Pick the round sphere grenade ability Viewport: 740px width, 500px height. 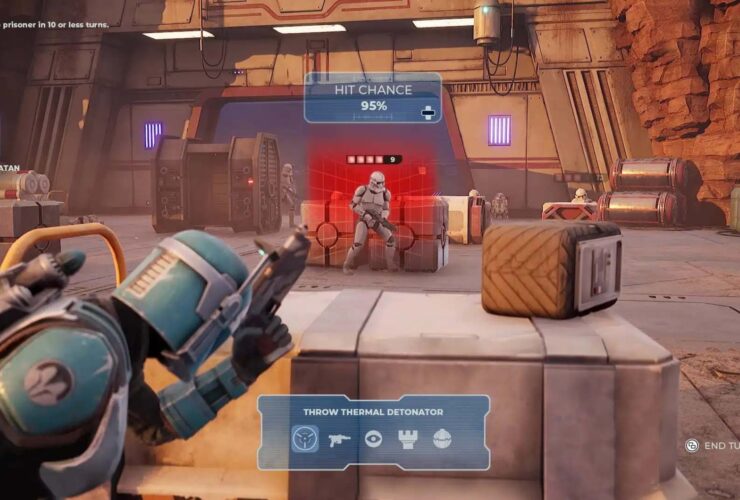[441, 439]
